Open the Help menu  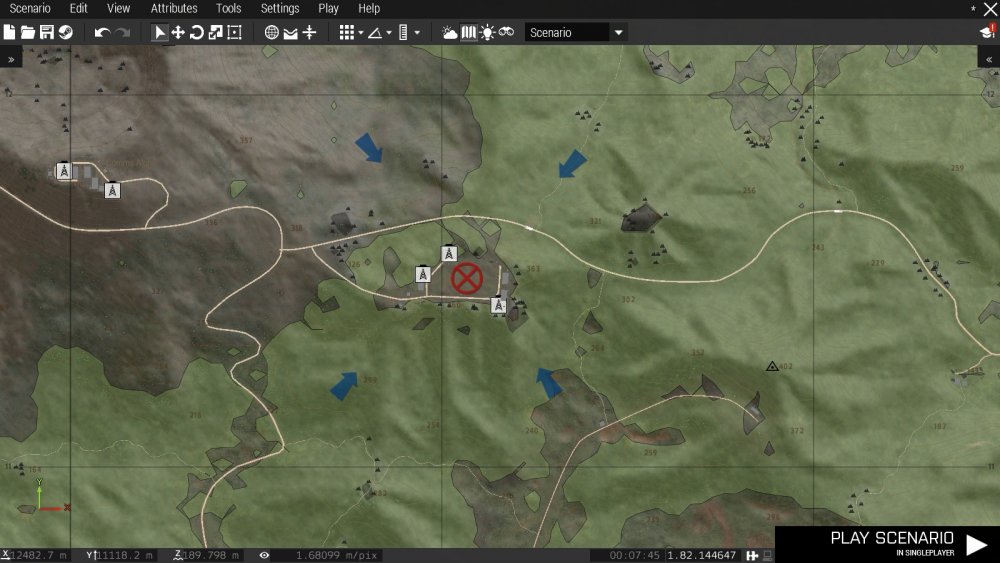369,8
